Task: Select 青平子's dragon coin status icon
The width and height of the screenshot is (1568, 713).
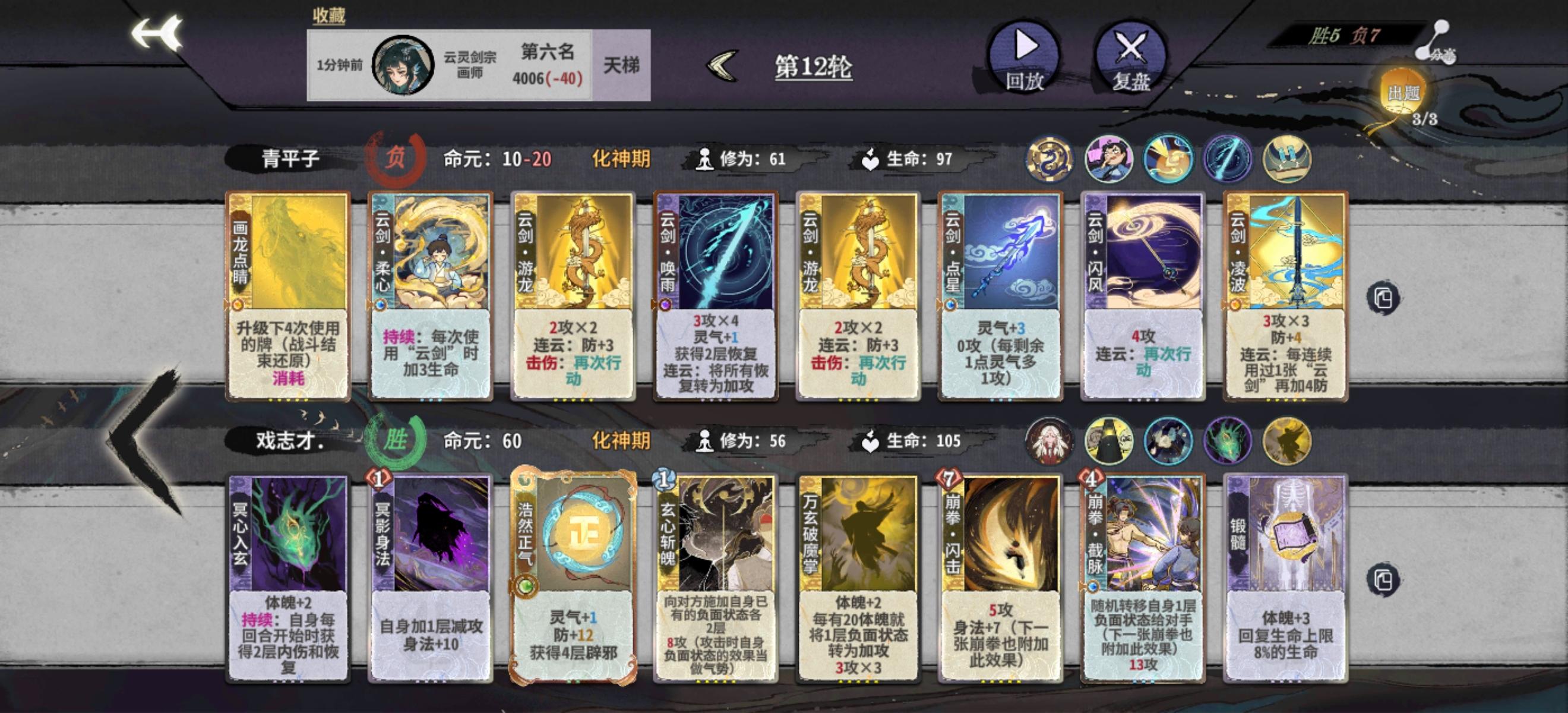Action: point(1052,159)
